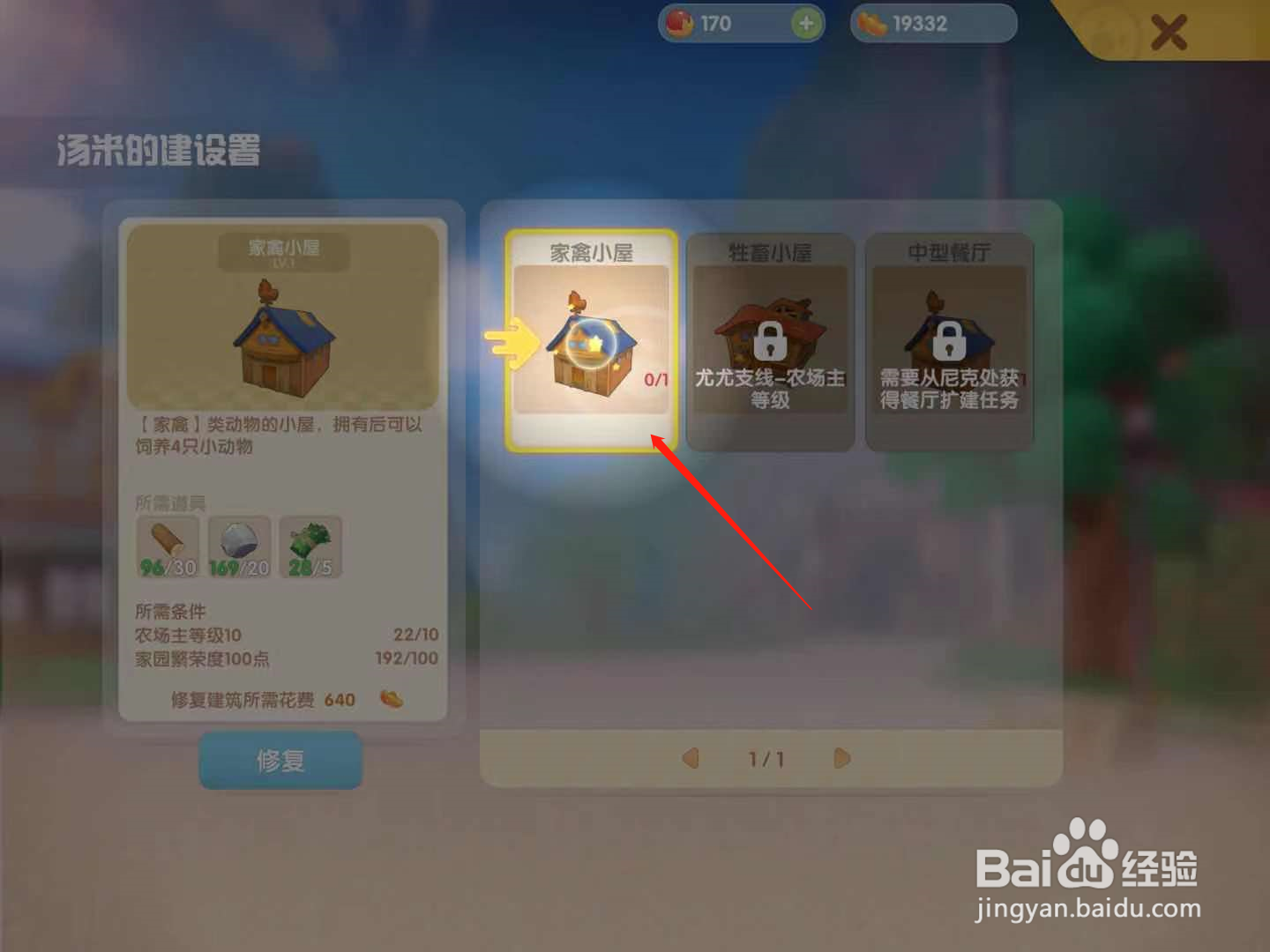The image size is (1270, 952).
Task: Click the right pagination arrow
Action: point(840,758)
